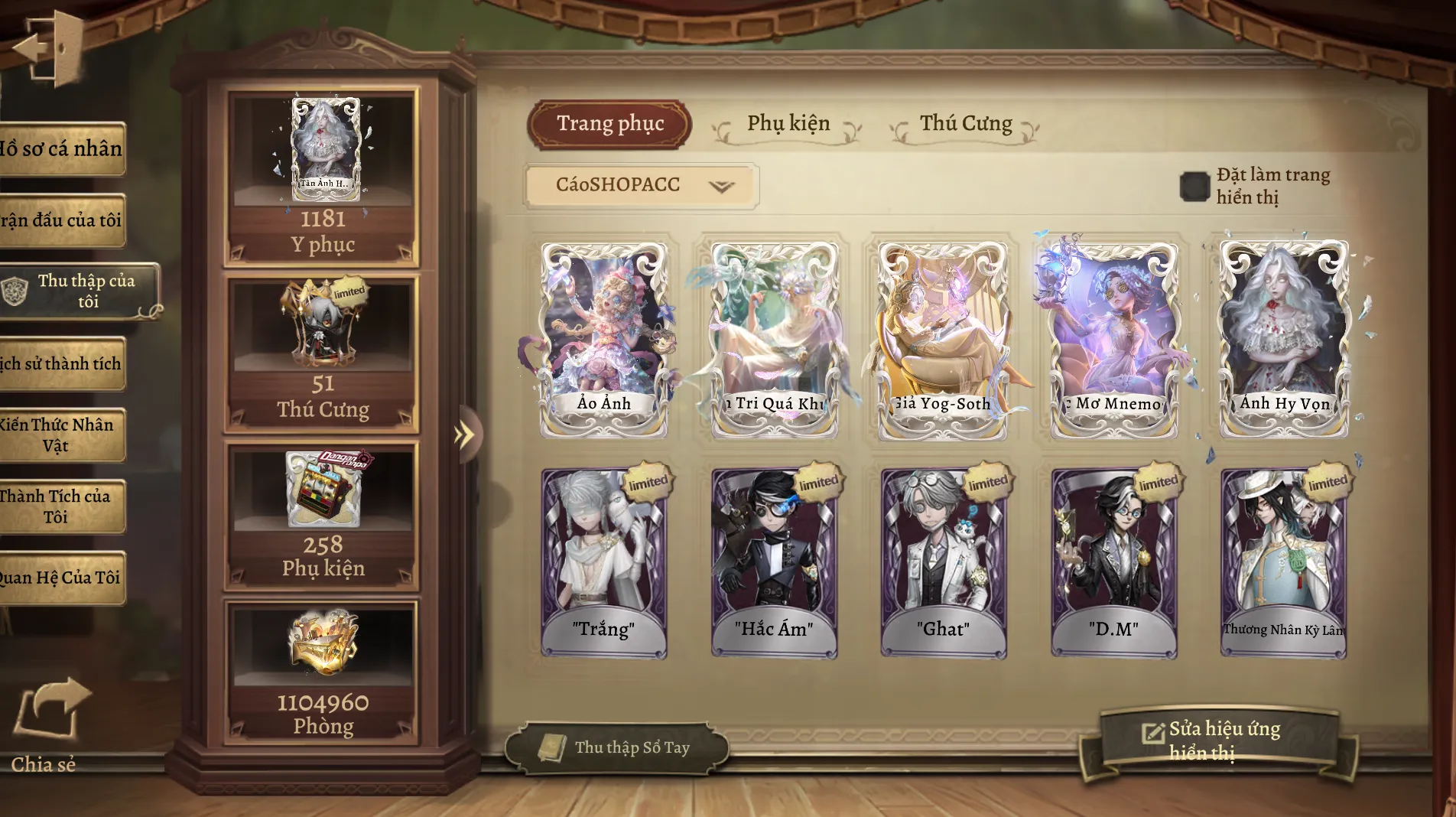Image resolution: width=1456 pixels, height=817 pixels.
Task: Pick the "Ghat" costume card
Action: 944,563
